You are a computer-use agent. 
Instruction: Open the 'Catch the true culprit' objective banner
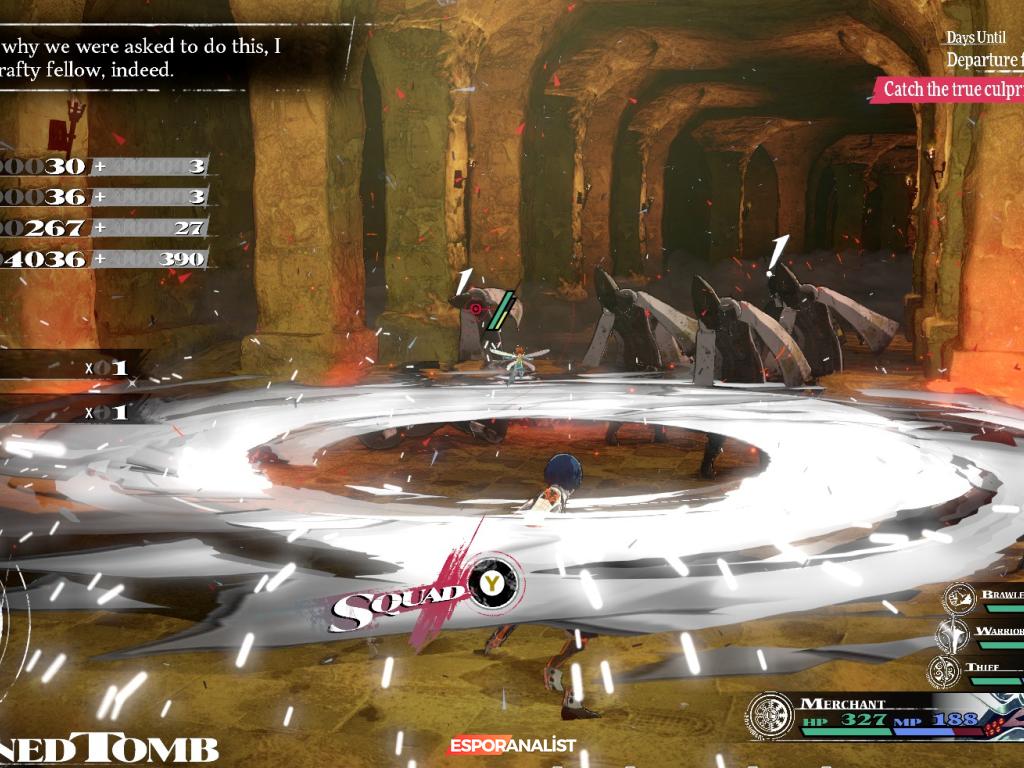pos(952,89)
